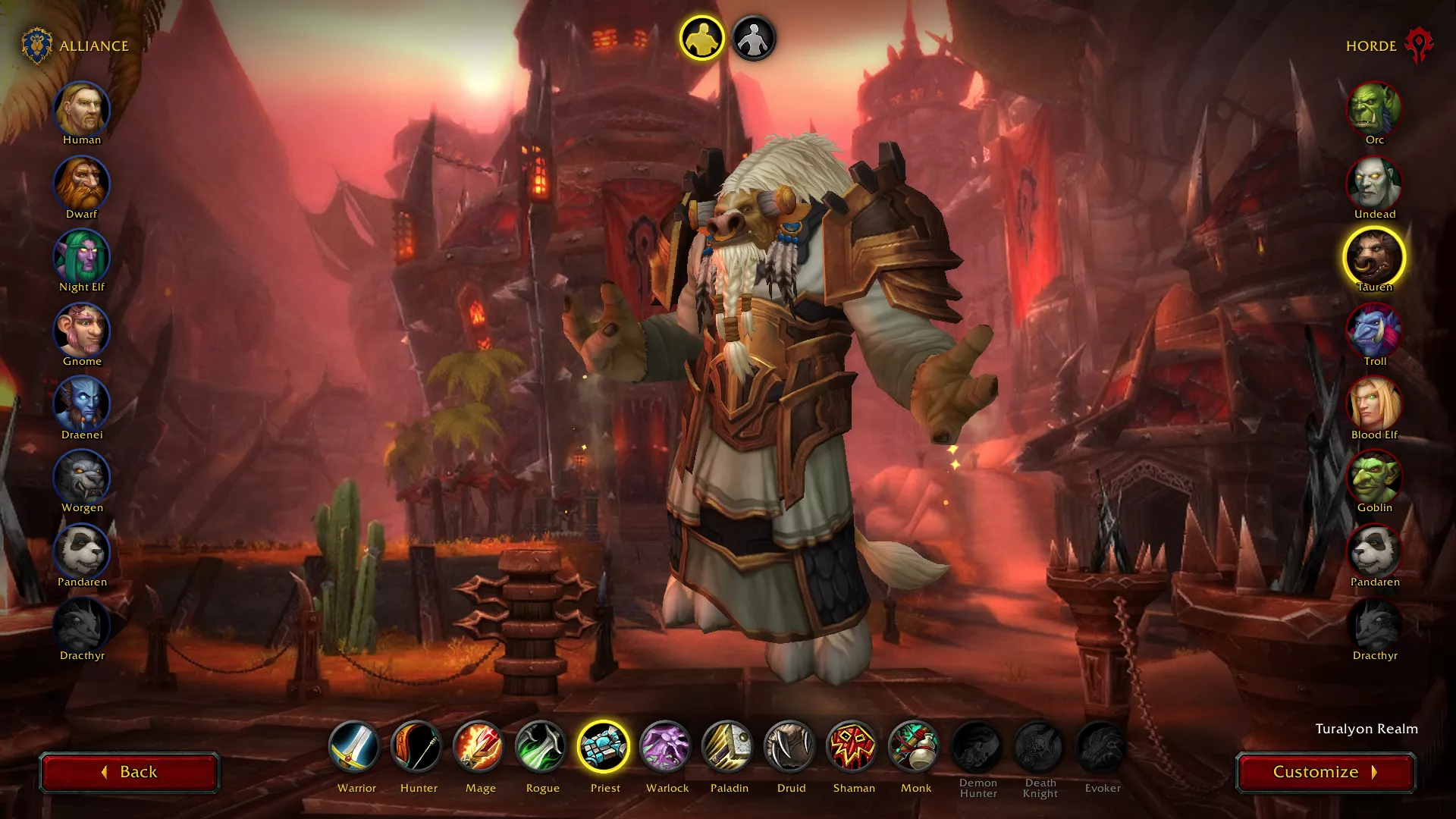Select the Orc race portrait
1456x819 pixels.
point(1374,110)
